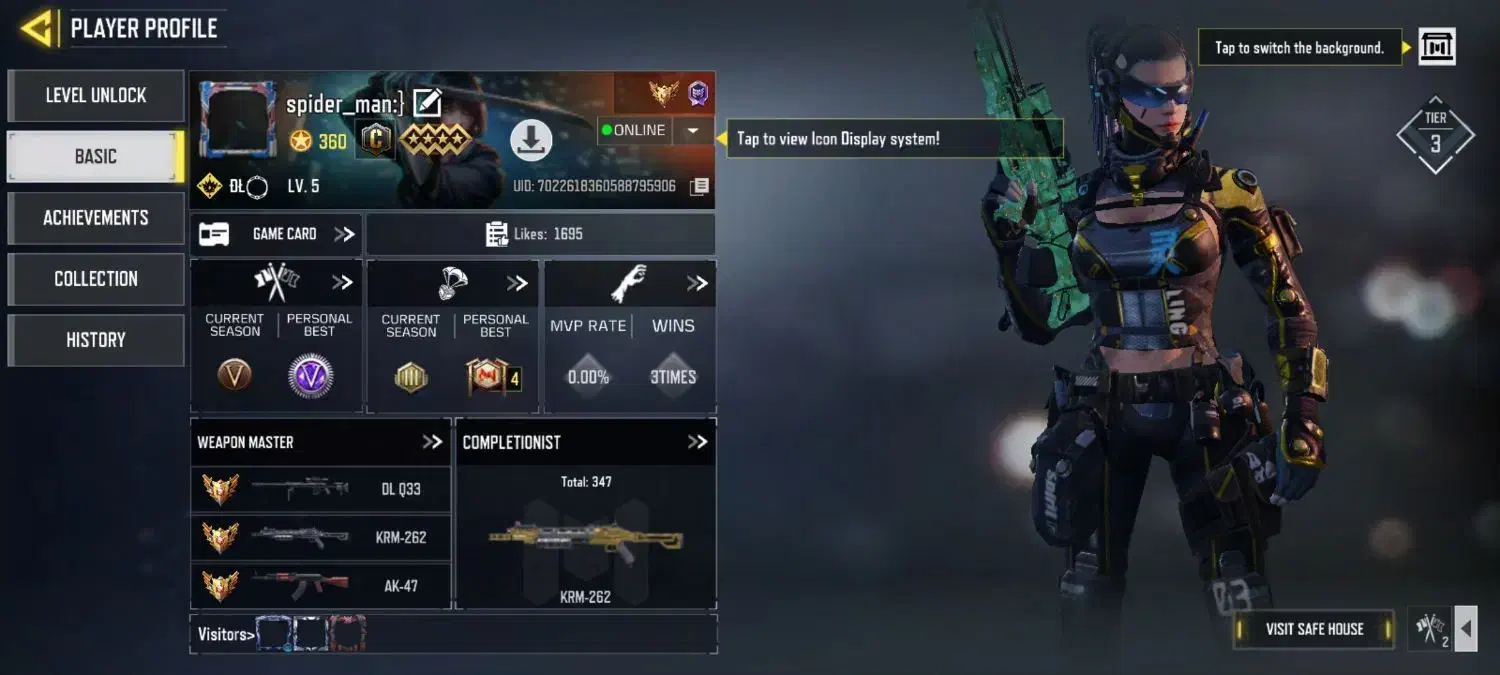Choose the AK-47 weapon master row
Image resolution: width=1500 pixels, height=675 pixels.
320,585
